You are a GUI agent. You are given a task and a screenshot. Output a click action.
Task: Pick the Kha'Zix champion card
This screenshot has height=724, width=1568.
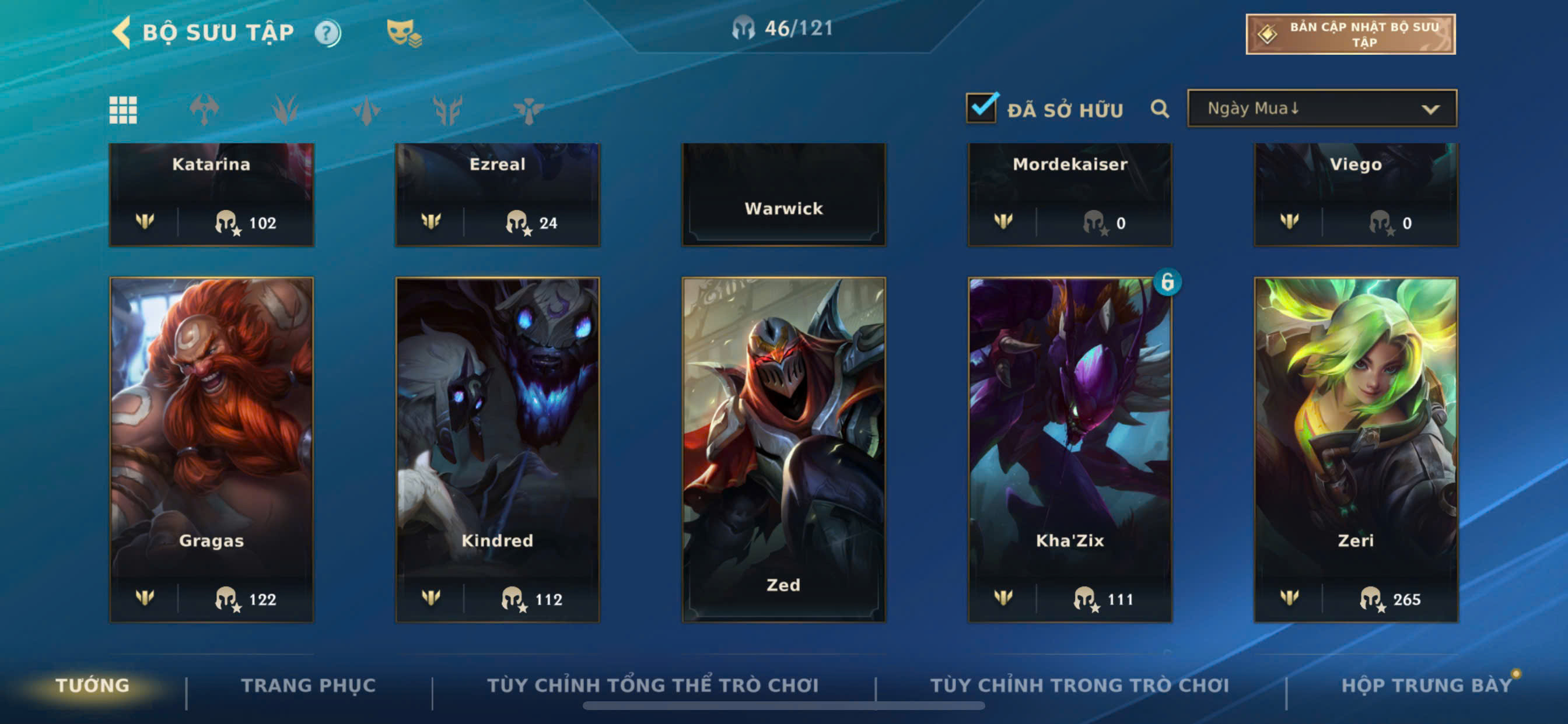[x=1069, y=449]
